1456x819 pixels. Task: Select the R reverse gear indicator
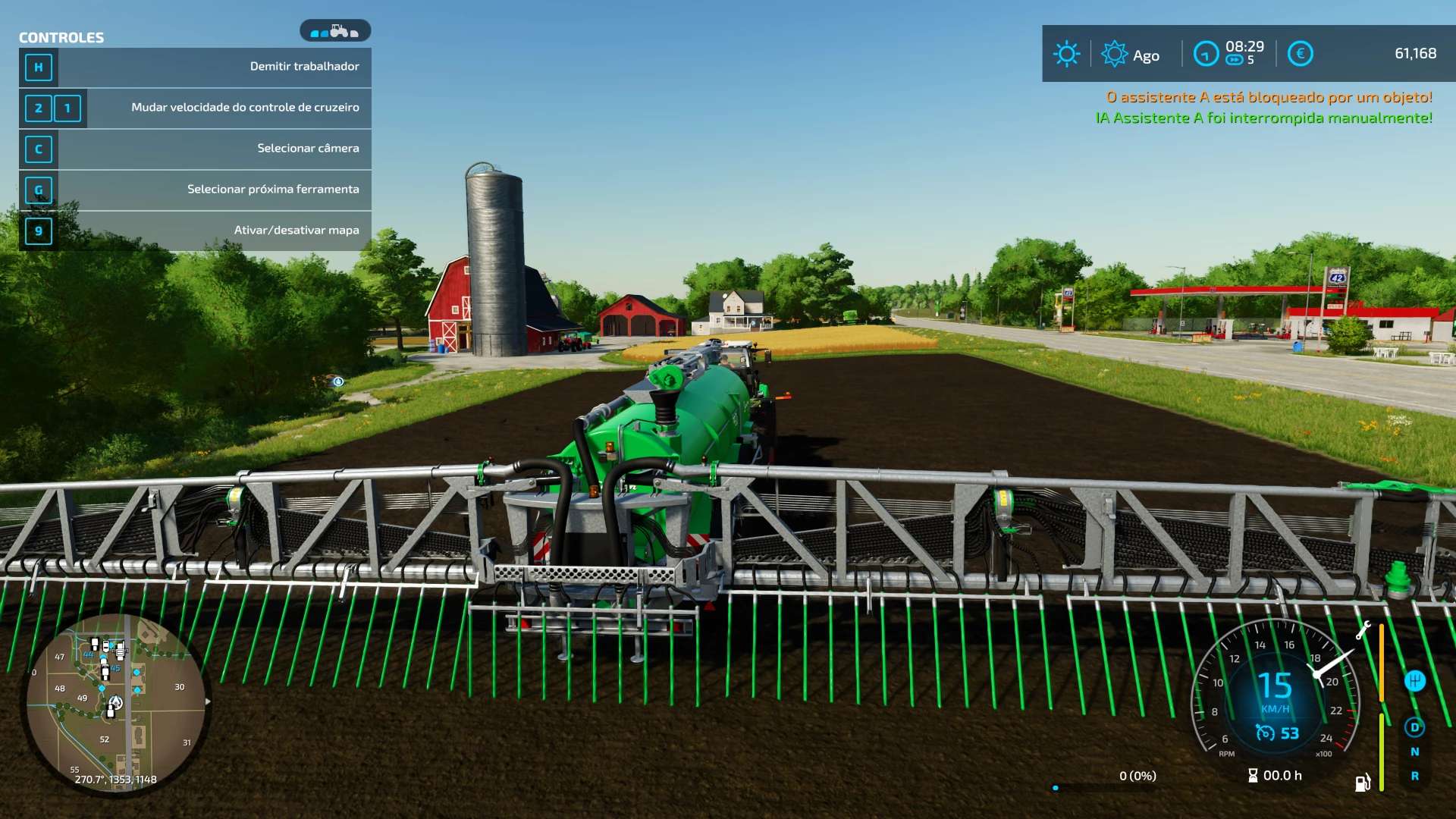point(1414,776)
